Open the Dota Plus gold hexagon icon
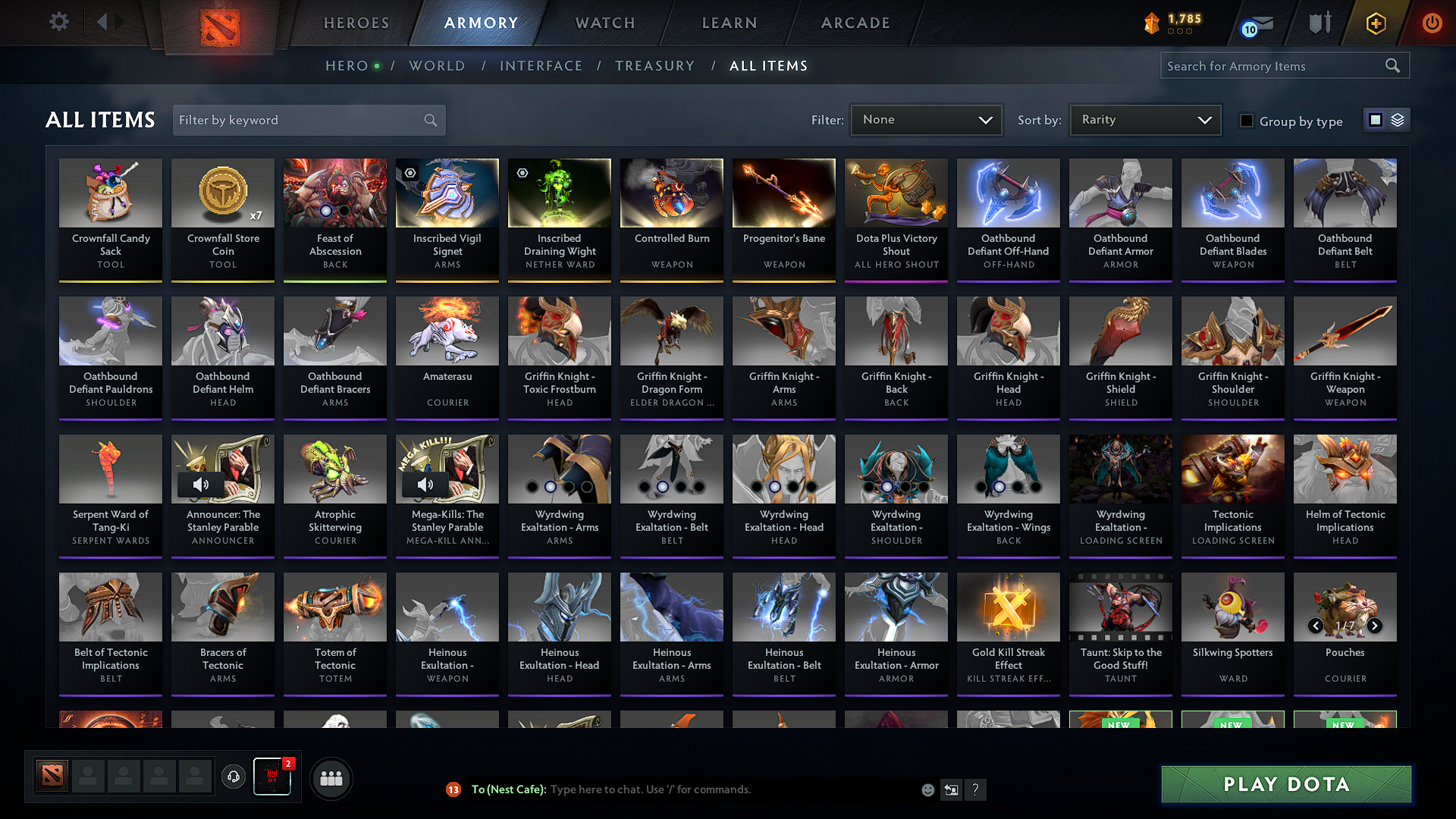Screen dimensions: 1456x819 point(1375,23)
